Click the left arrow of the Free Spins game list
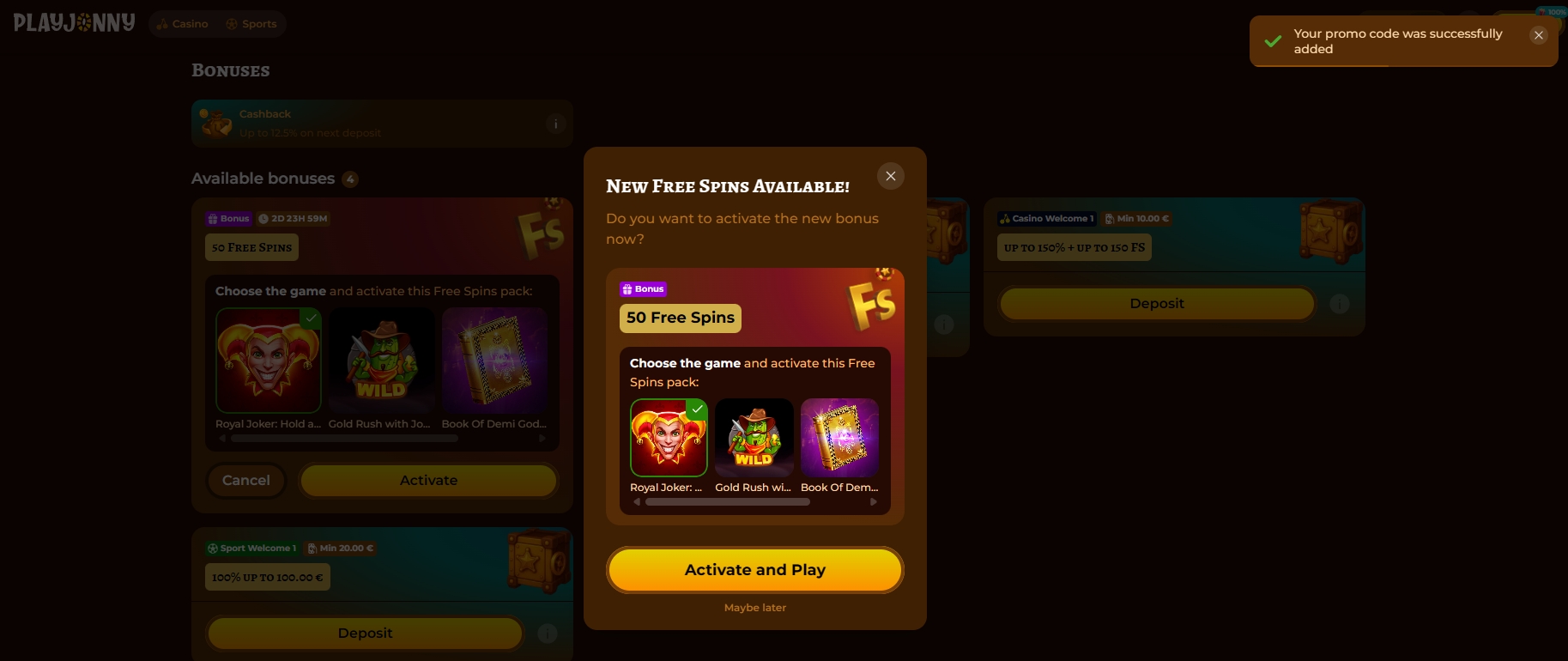Screen dimensions: 1568x661 (x=221, y=438)
